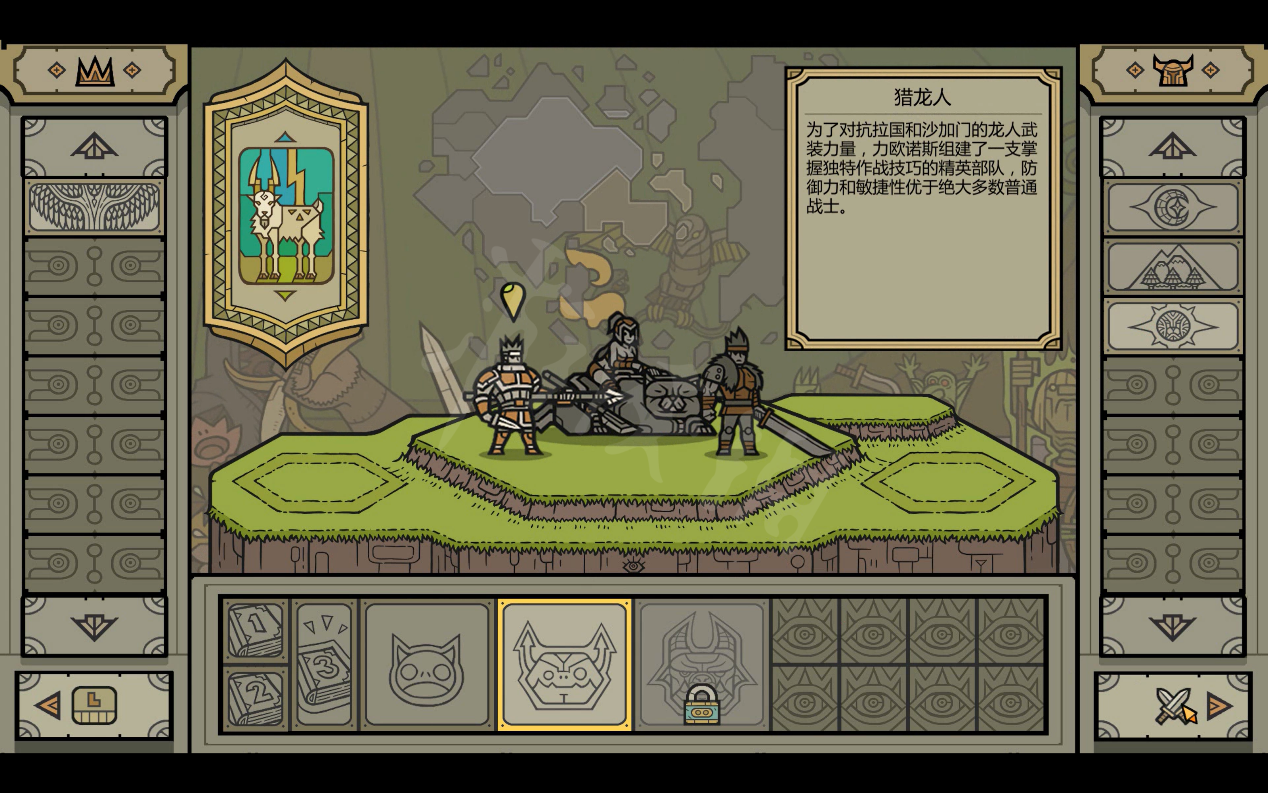Click the padlocked horned warrior tile
The image size is (1268, 793).
point(701,665)
